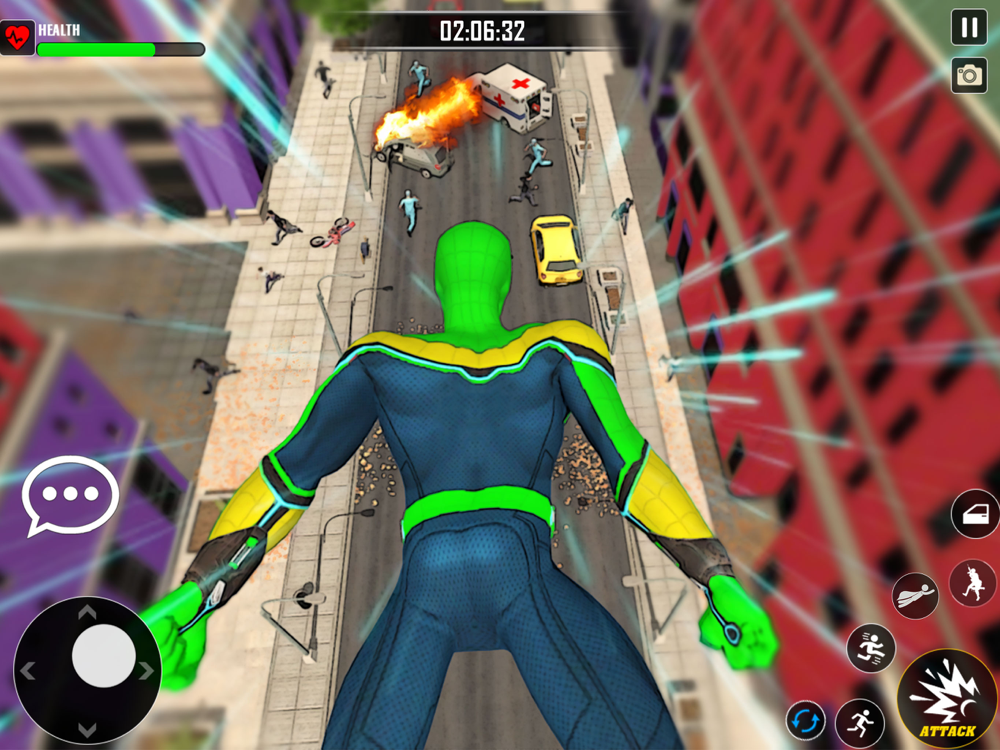Screen dimensions: 1000x750
Task: Click the blue circular arrows swap button
Action: coord(805,720)
